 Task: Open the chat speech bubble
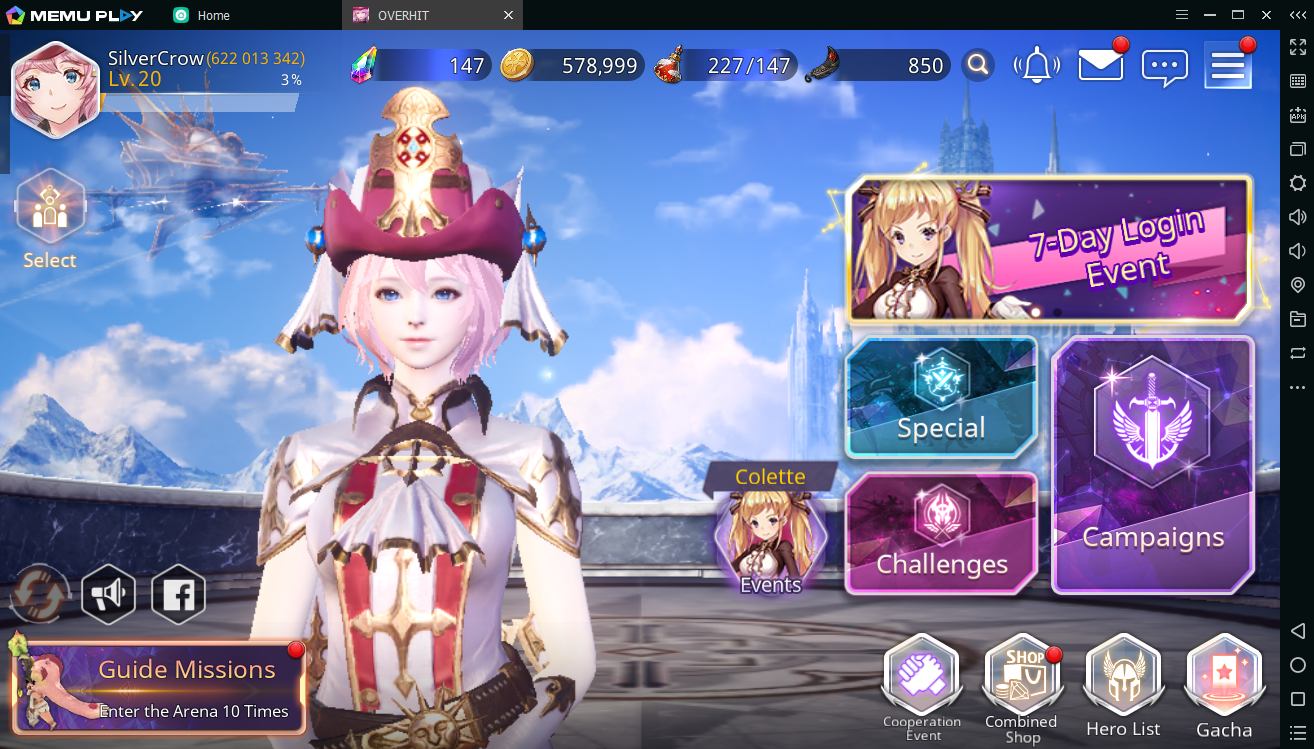coord(1164,67)
